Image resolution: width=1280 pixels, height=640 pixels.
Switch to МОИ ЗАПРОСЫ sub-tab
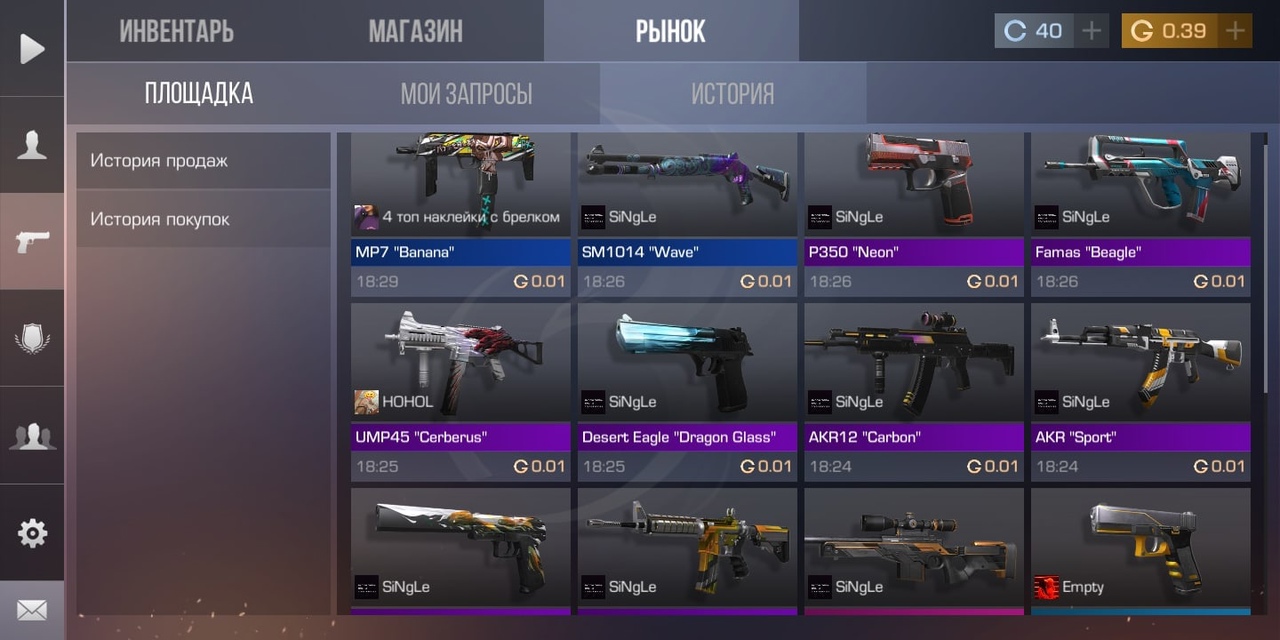(x=466, y=94)
